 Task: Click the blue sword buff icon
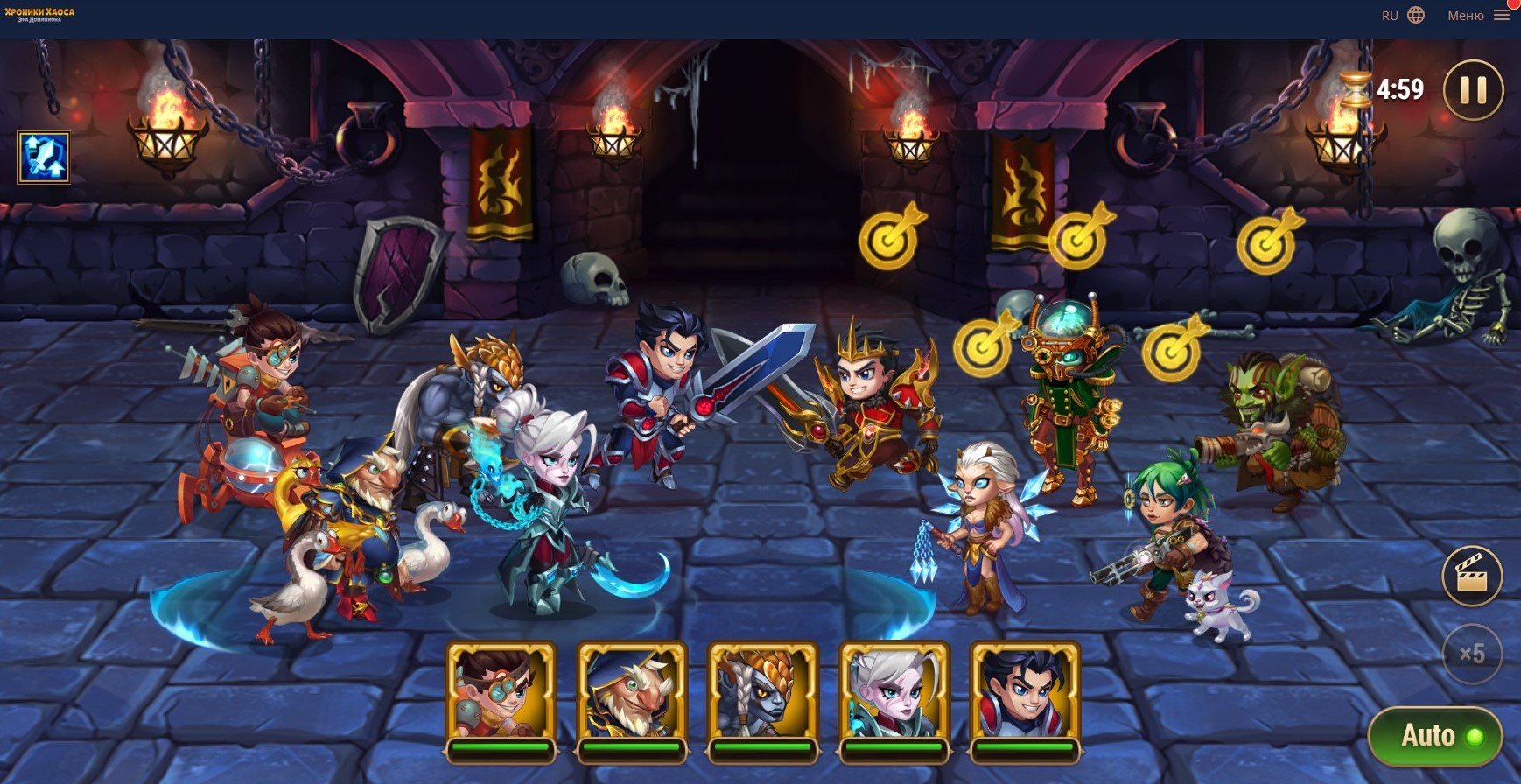pyautogui.click(x=44, y=157)
